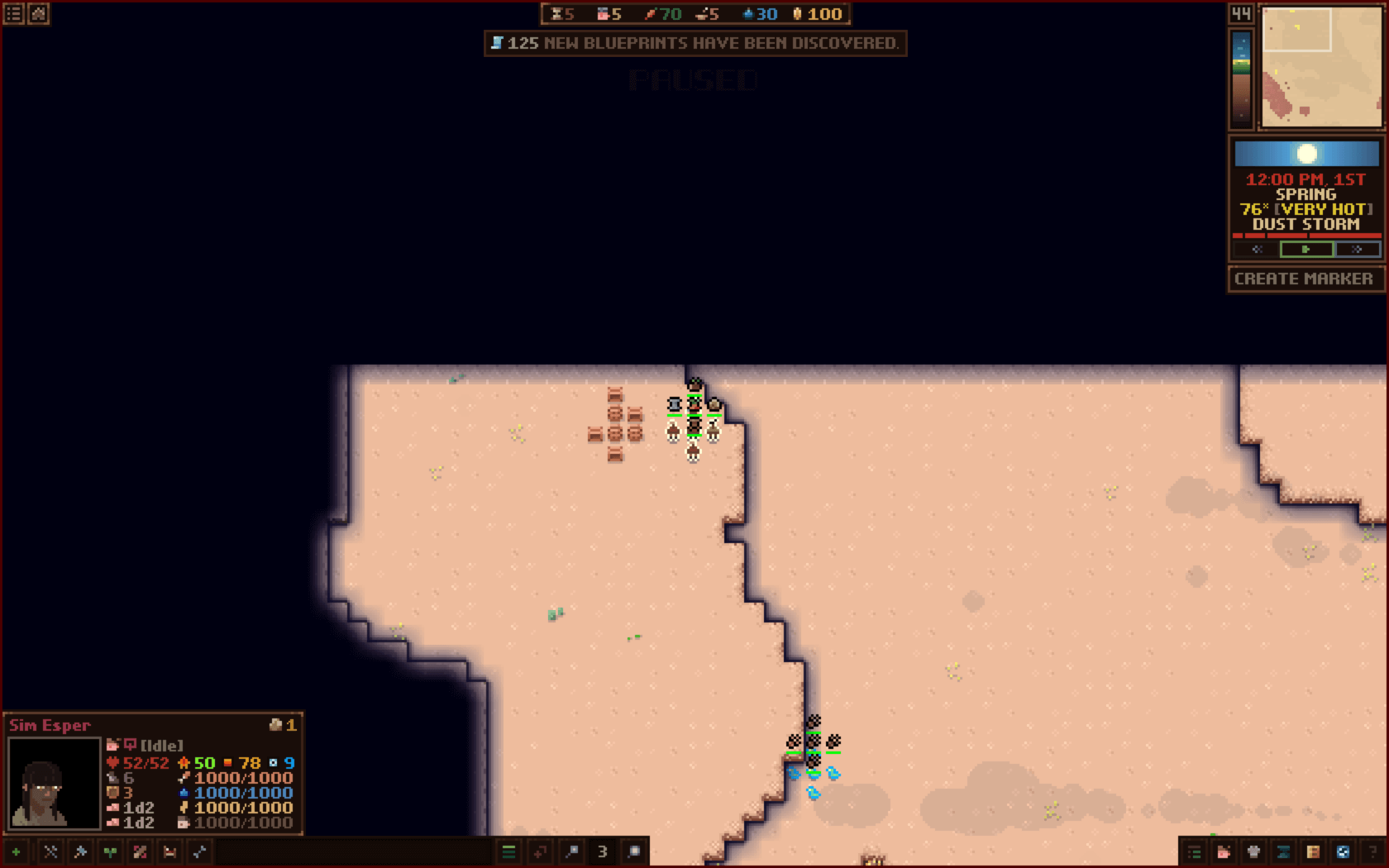1389x868 pixels.
Task: Select the farming sprout tool
Action: (x=109, y=851)
